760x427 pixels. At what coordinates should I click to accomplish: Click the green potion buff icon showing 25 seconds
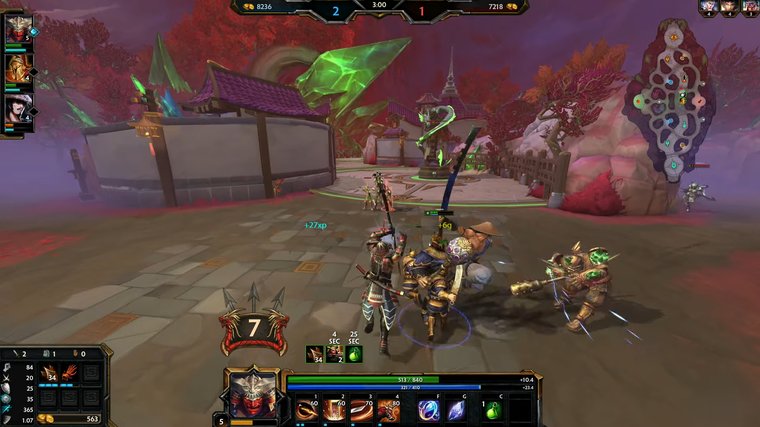pyautogui.click(x=354, y=353)
